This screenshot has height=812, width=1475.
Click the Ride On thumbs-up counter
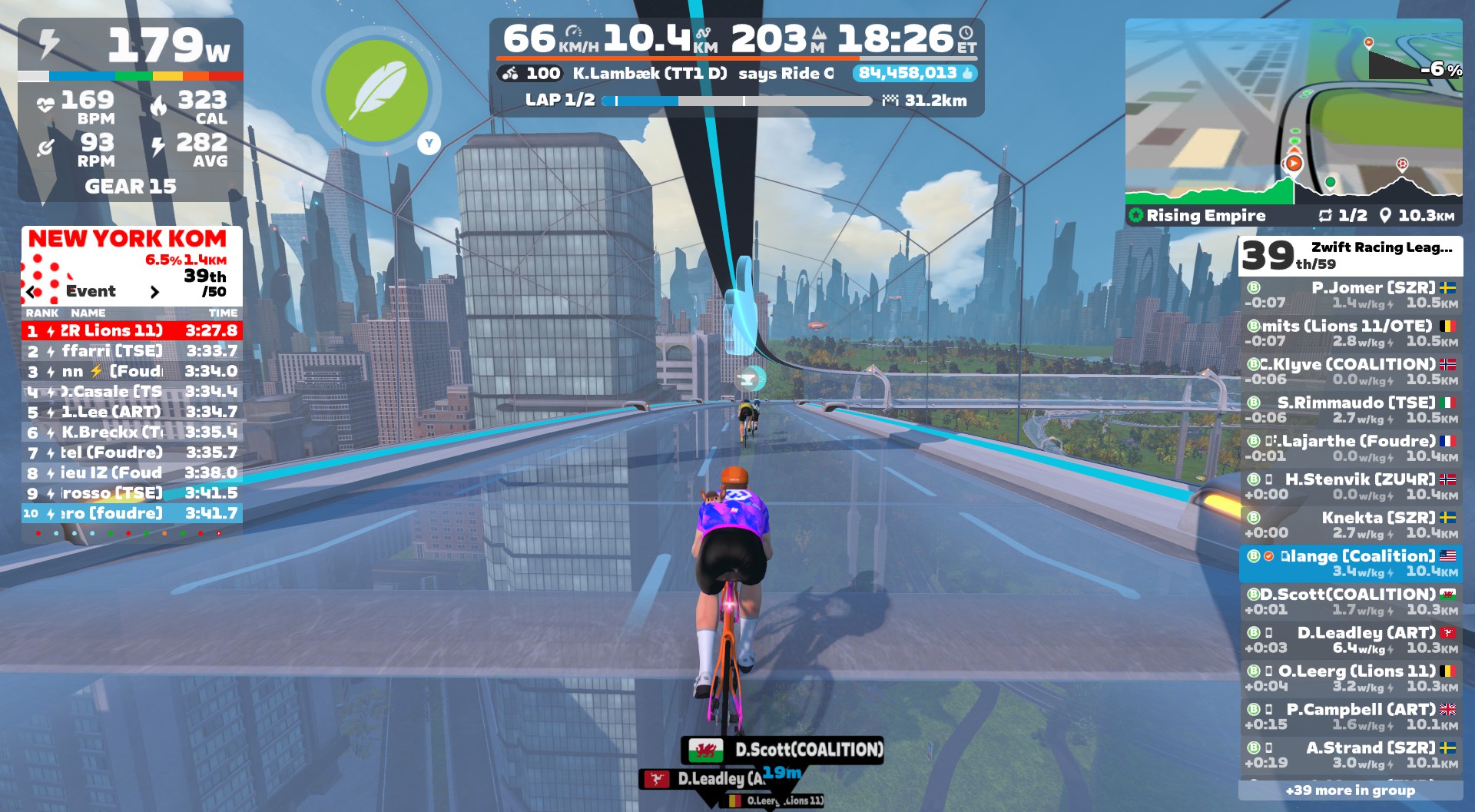(915, 74)
